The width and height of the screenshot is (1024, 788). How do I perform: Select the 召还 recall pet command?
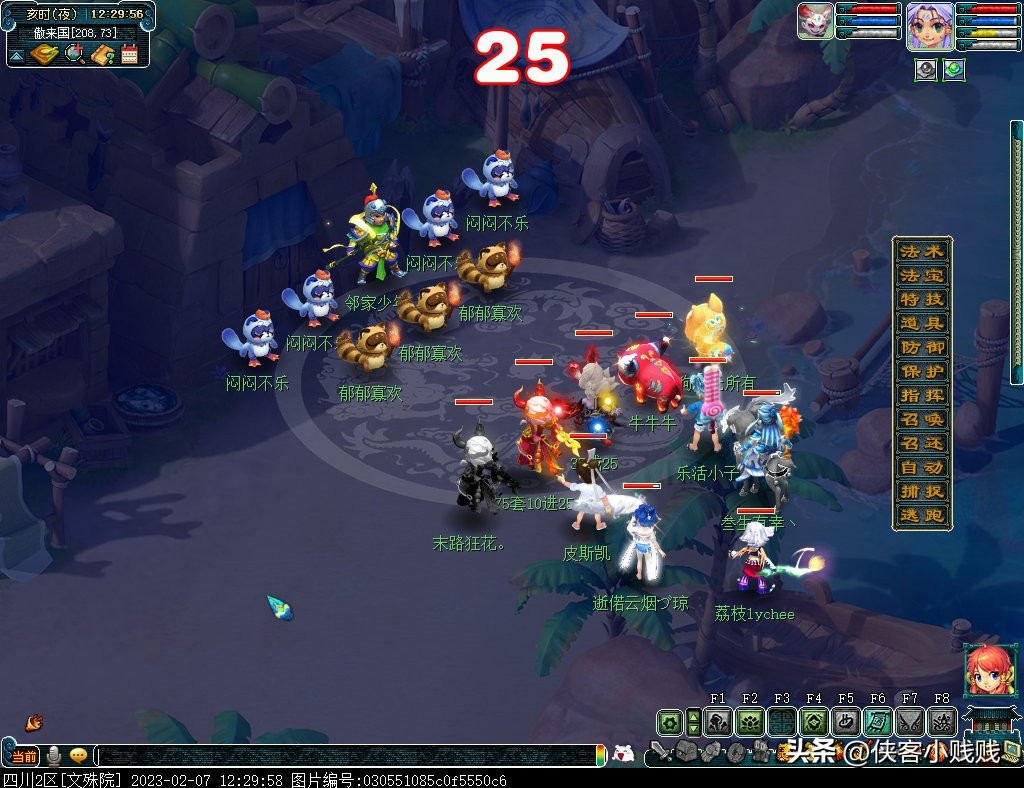pos(921,443)
